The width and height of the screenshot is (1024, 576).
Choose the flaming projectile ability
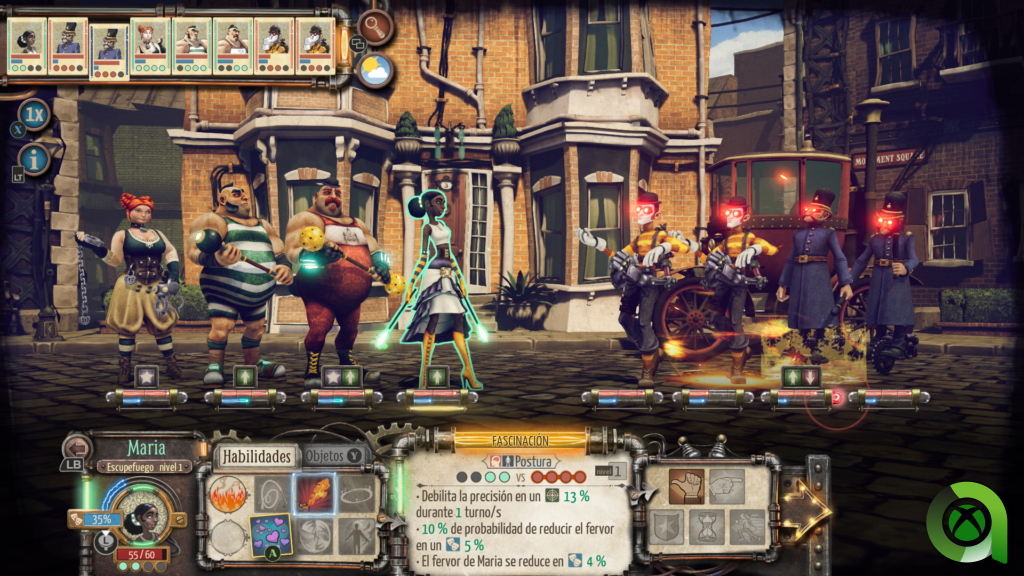coord(313,494)
